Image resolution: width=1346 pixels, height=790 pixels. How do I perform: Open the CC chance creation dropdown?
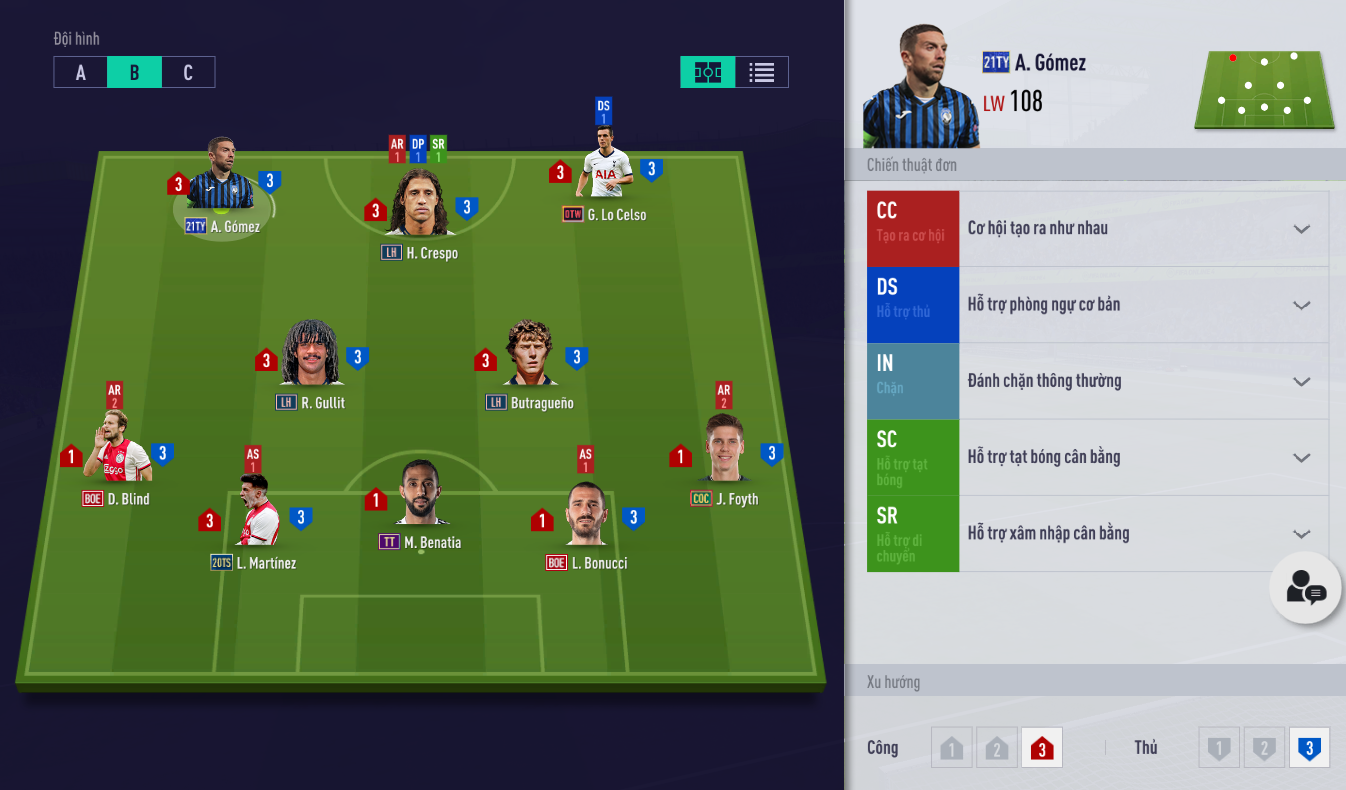point(1300,229)
